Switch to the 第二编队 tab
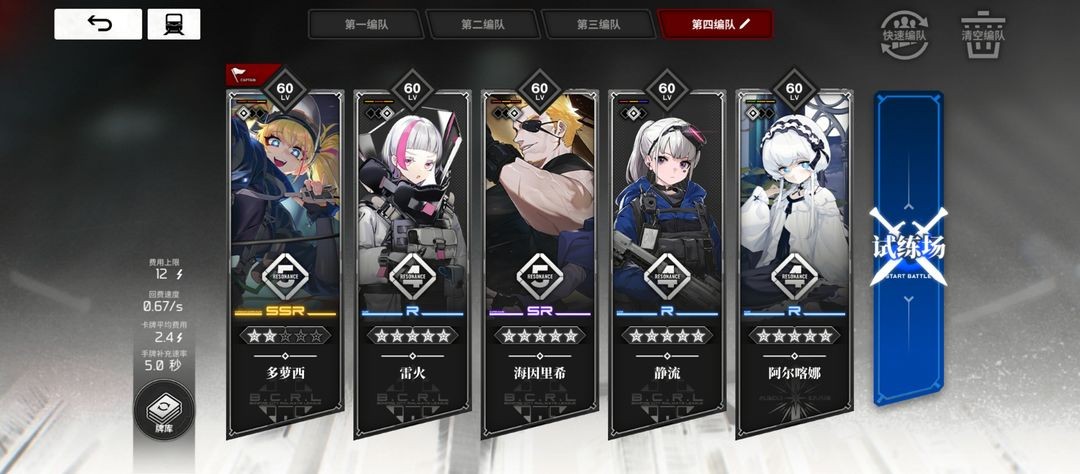Viewport: 1080px width, 474px height. click(x=481, y=24)
